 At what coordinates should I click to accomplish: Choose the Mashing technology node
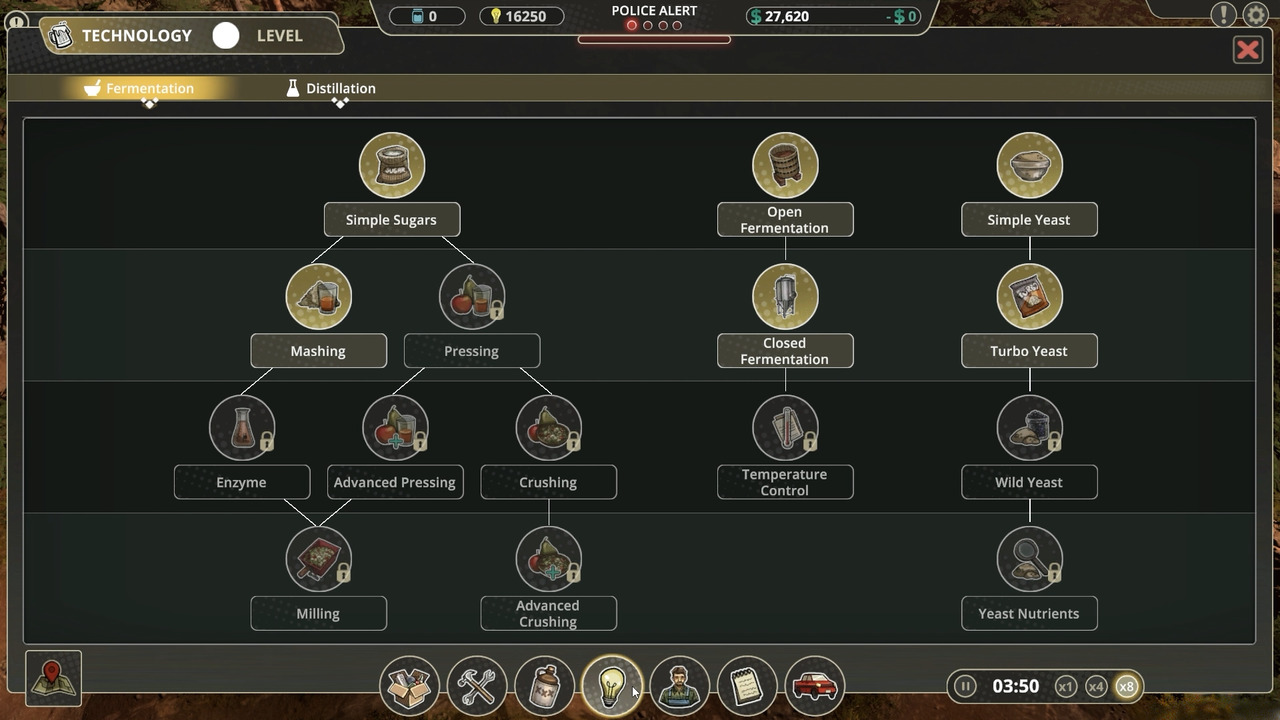tap(318, 297)
